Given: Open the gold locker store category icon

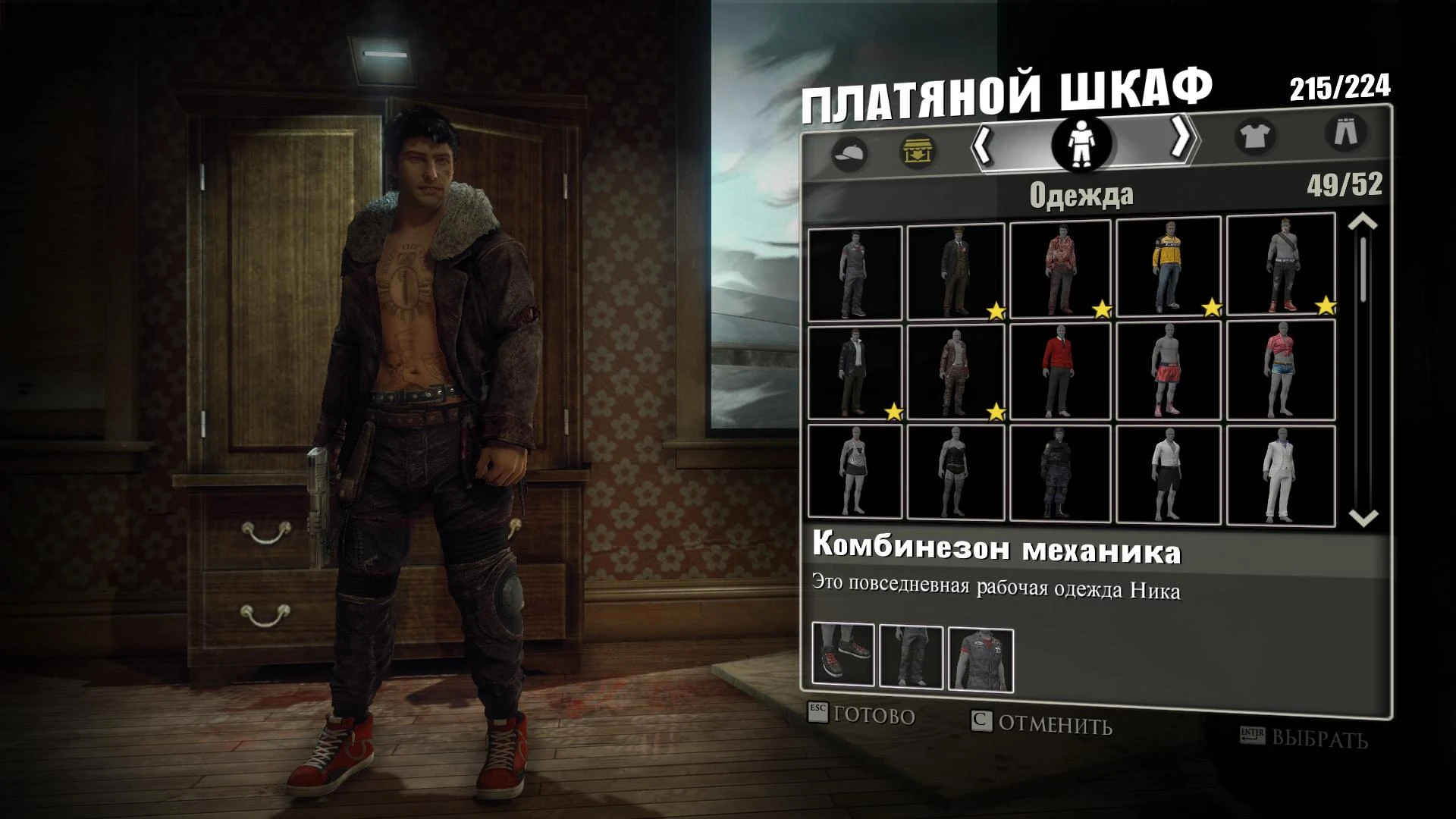Looking at the screenshot, I should (x=918, y=151).
